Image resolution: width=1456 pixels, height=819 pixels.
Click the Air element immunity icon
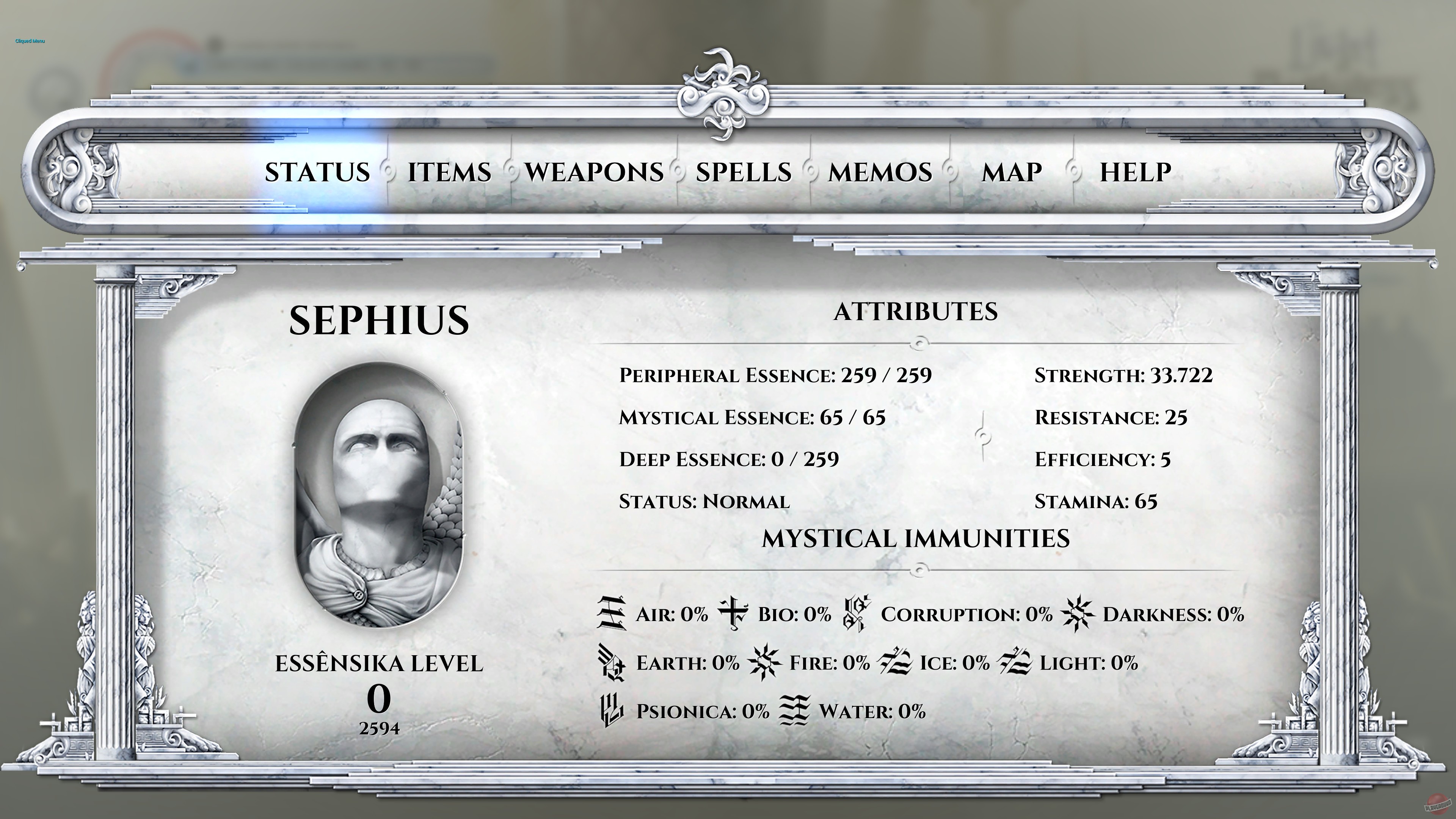(x=612, y=615)
